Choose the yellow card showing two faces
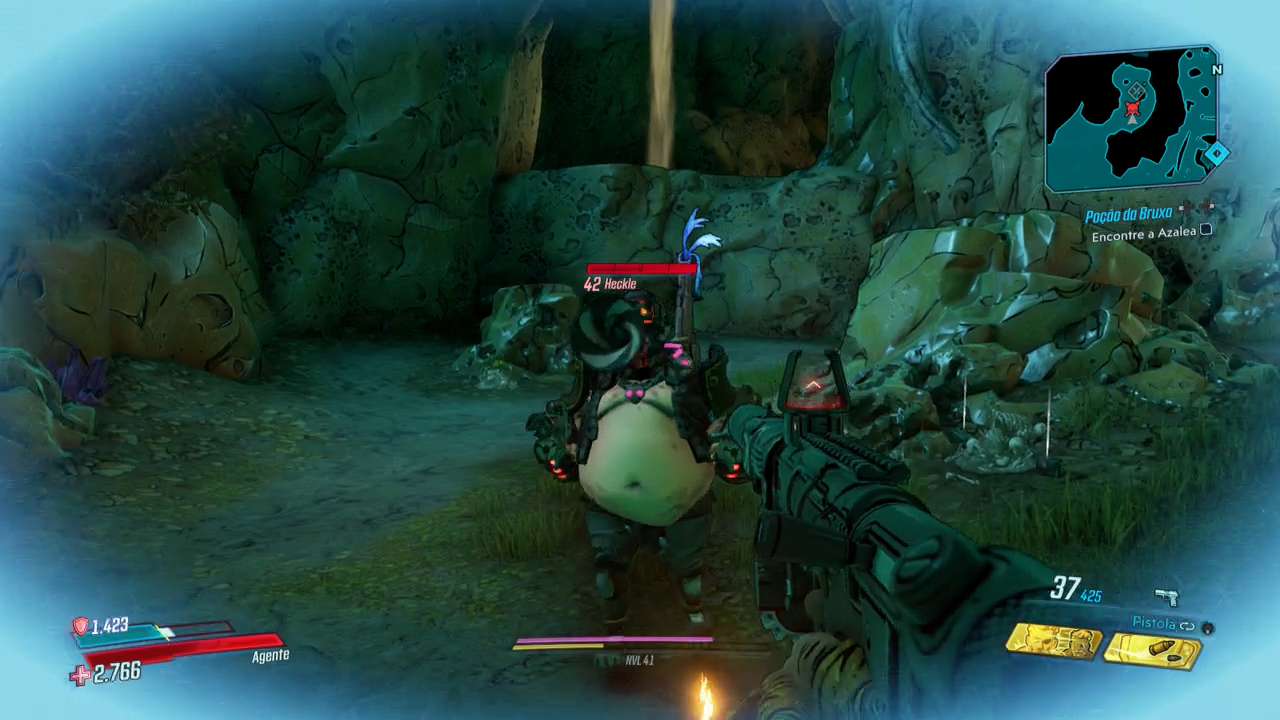Image resolution: width=1280 pixels, height=720 pixels. (1054, 641)
